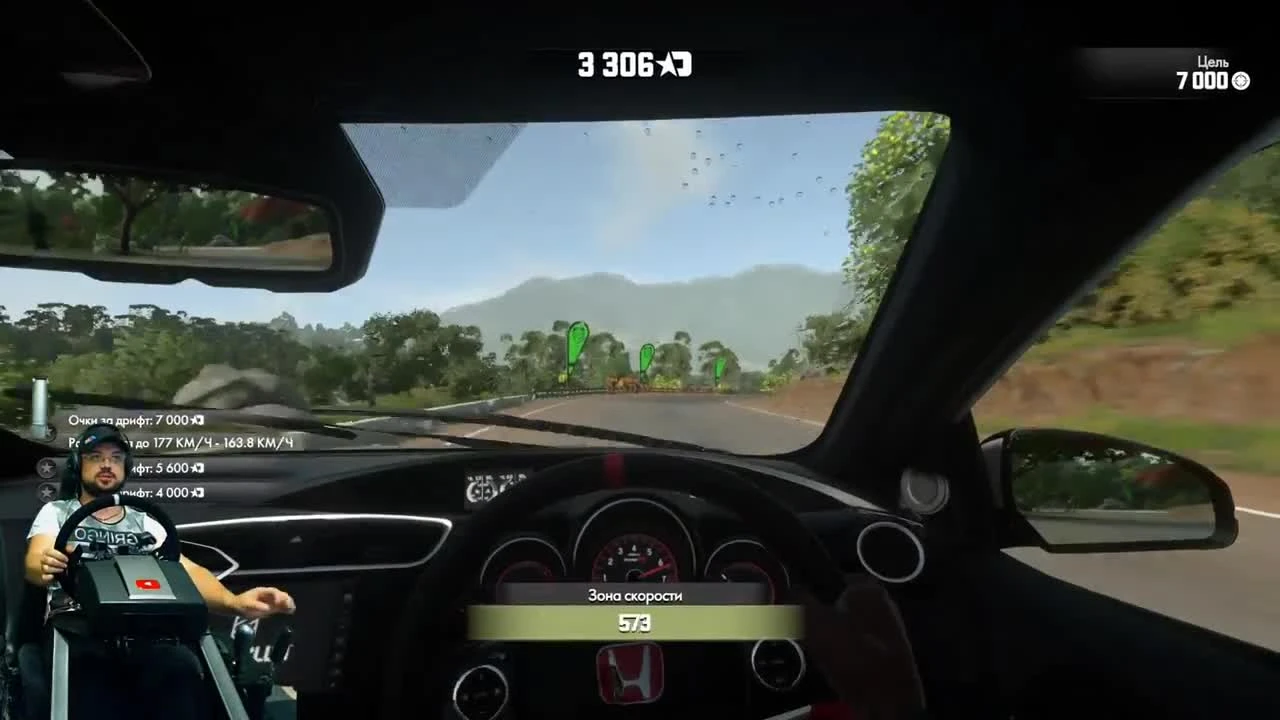Click the target icon beside Цель 7000

[x=1243, y=82]
